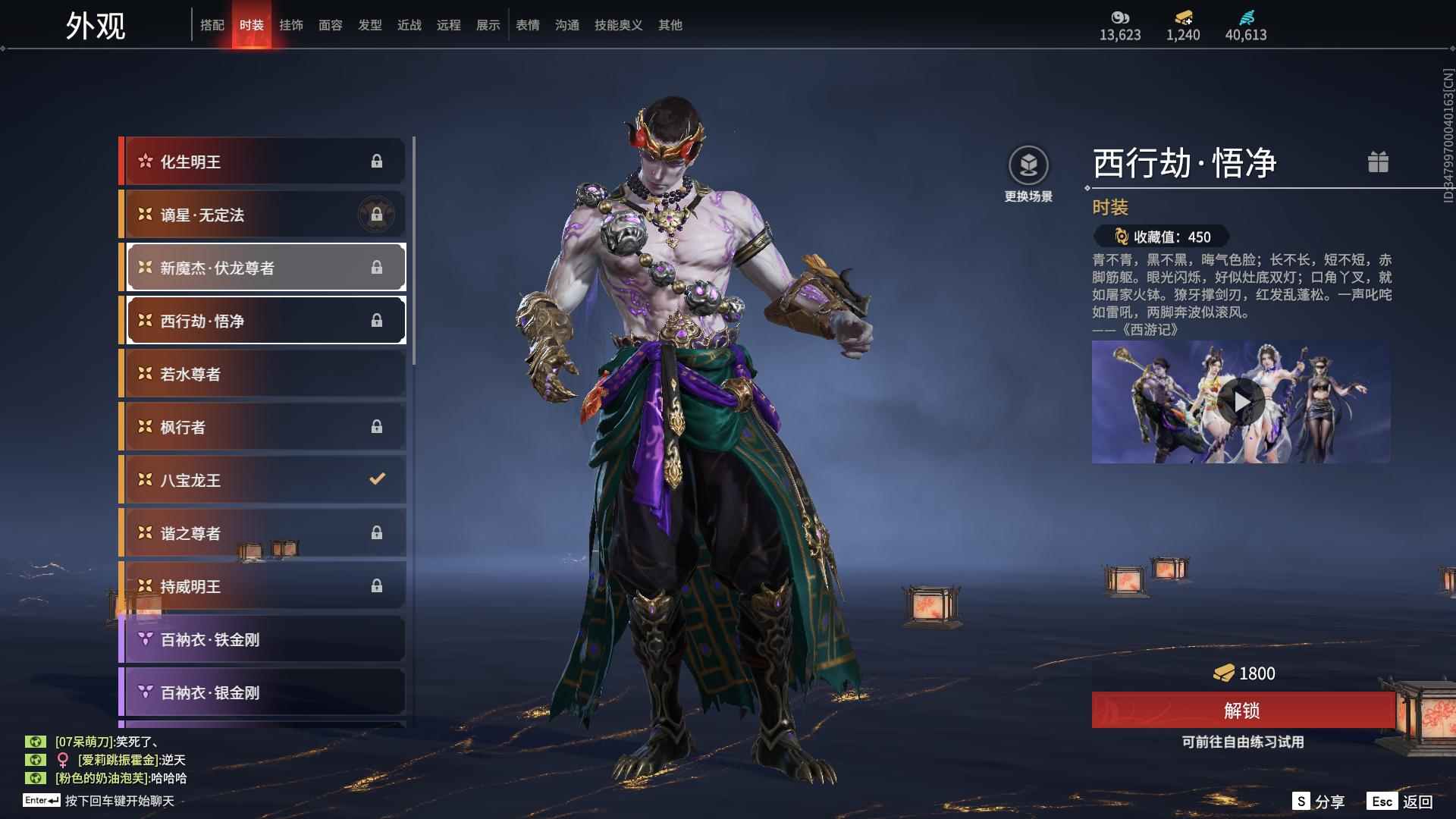This screenshot has width=1456, height=819.
Task: Go to the 发型 hairstyle tab
Action: tap(370, 25)
